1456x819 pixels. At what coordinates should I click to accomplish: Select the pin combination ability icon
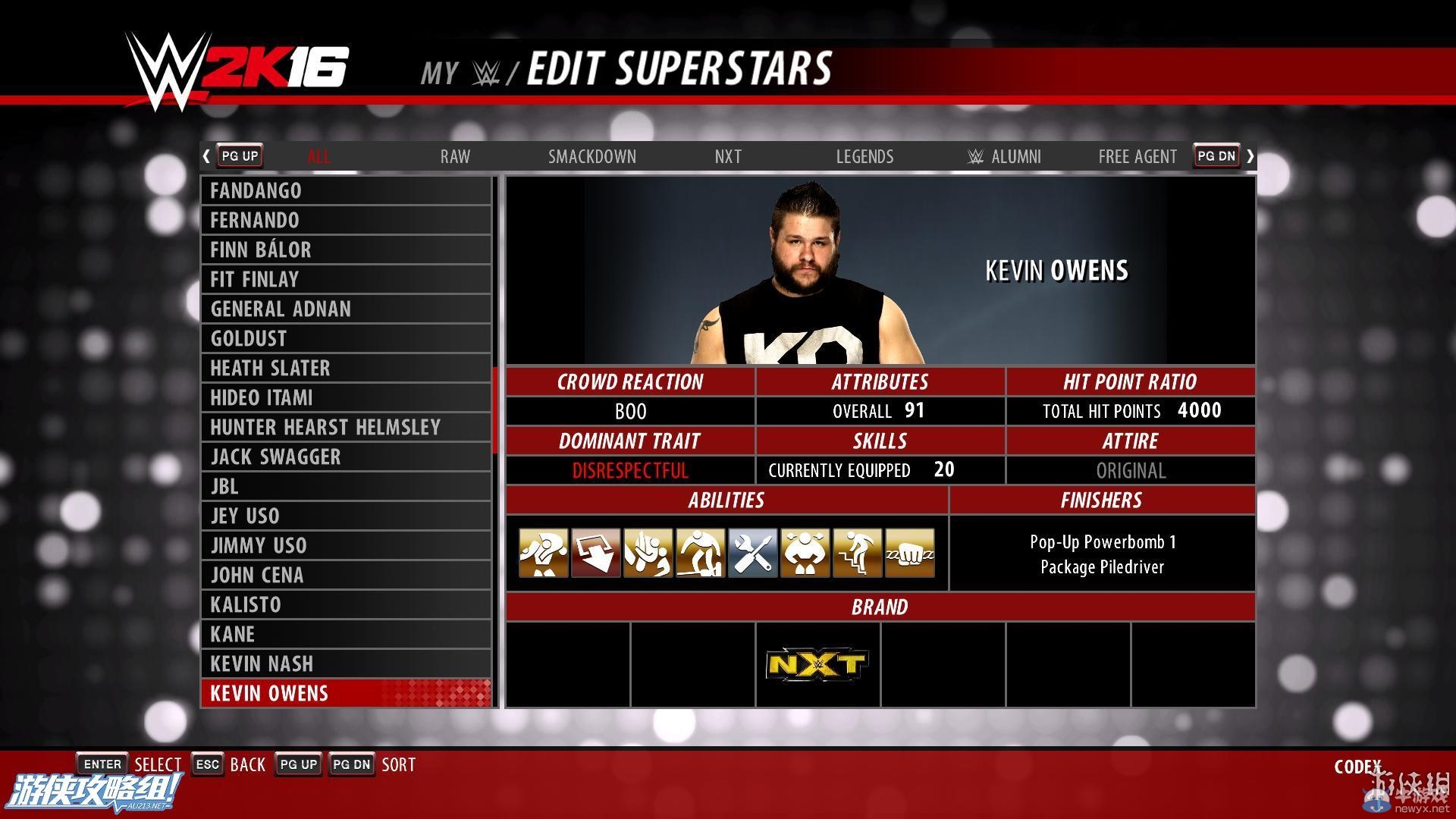[648, 554]
